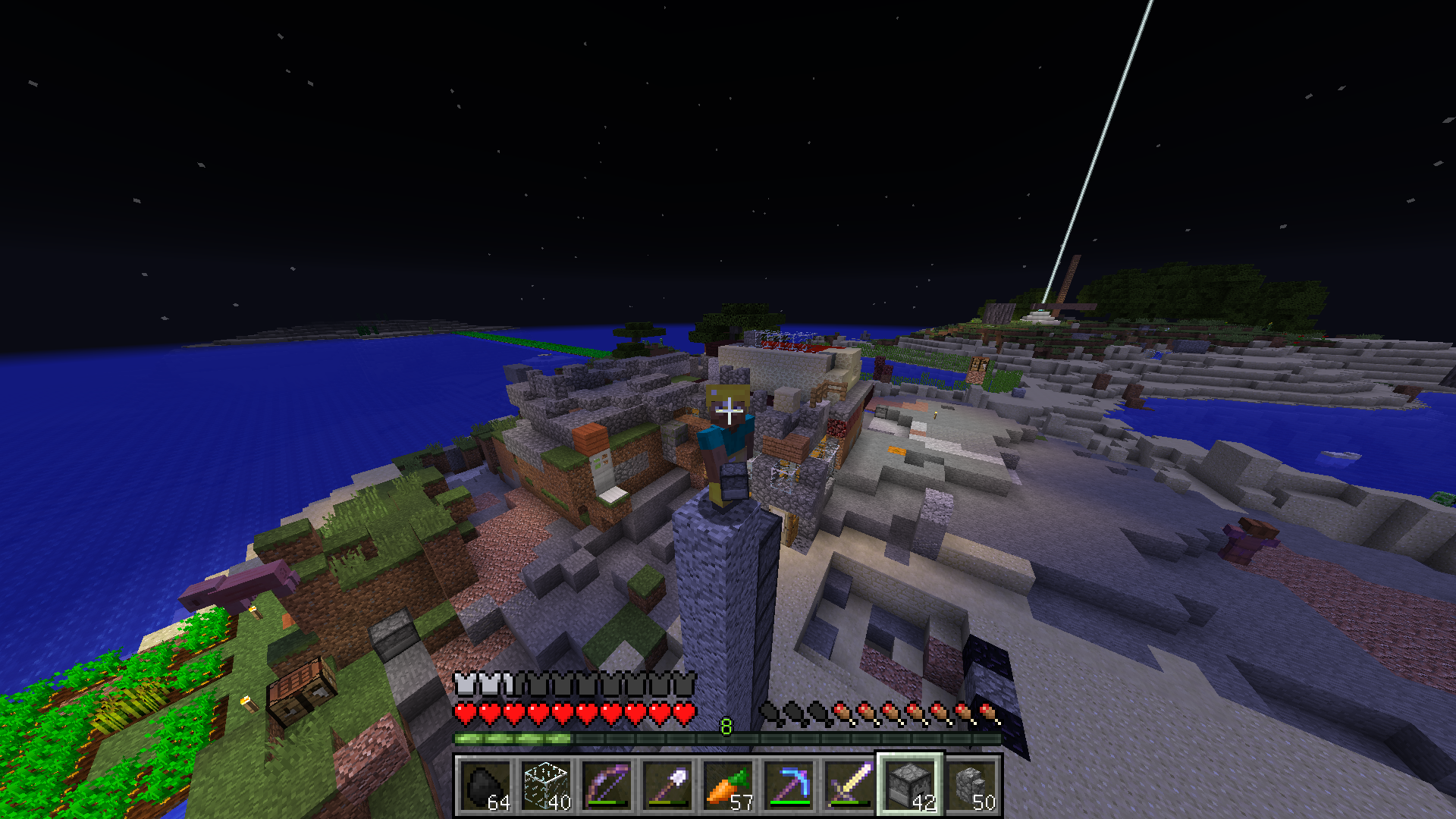Image resolution: width=1456 pixels, height=819 pixels.
Task: Select the glass blocks hotbar slot
Action: click(x=546, y=786)
